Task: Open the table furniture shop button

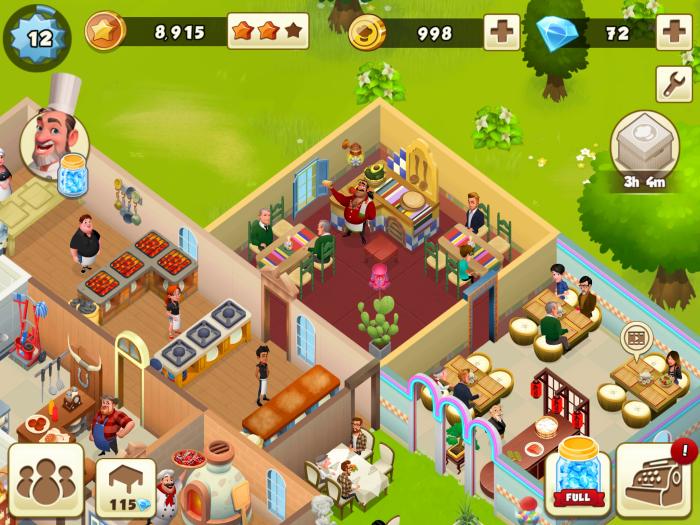Action: click(125, 487)
